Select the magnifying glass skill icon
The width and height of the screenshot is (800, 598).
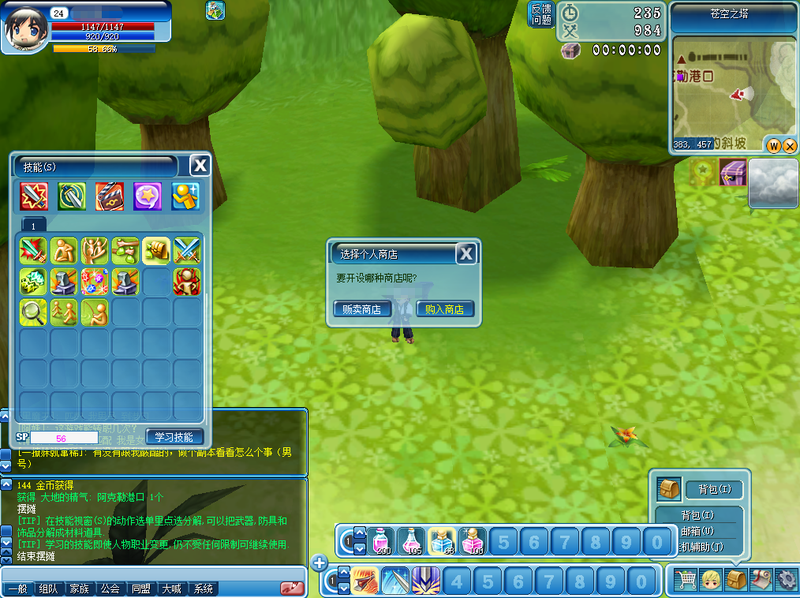point(33,312)
